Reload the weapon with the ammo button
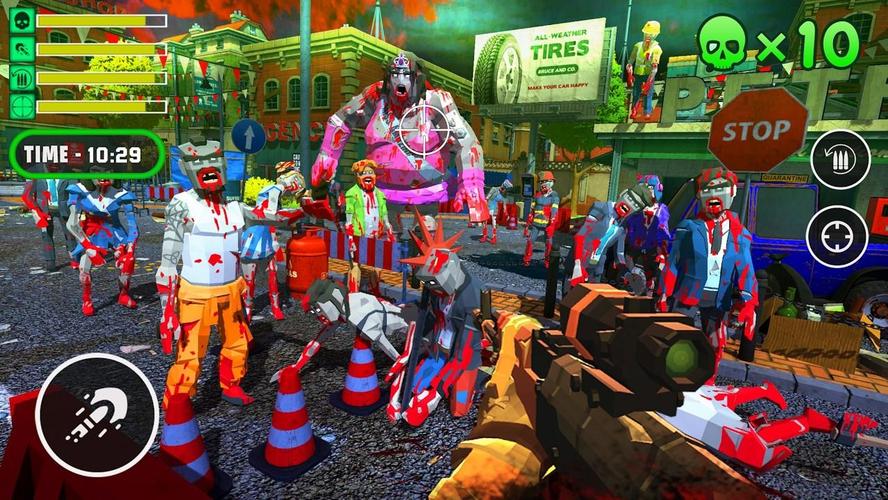The height and width of the screenshot is (500, 888). (839, 160)
